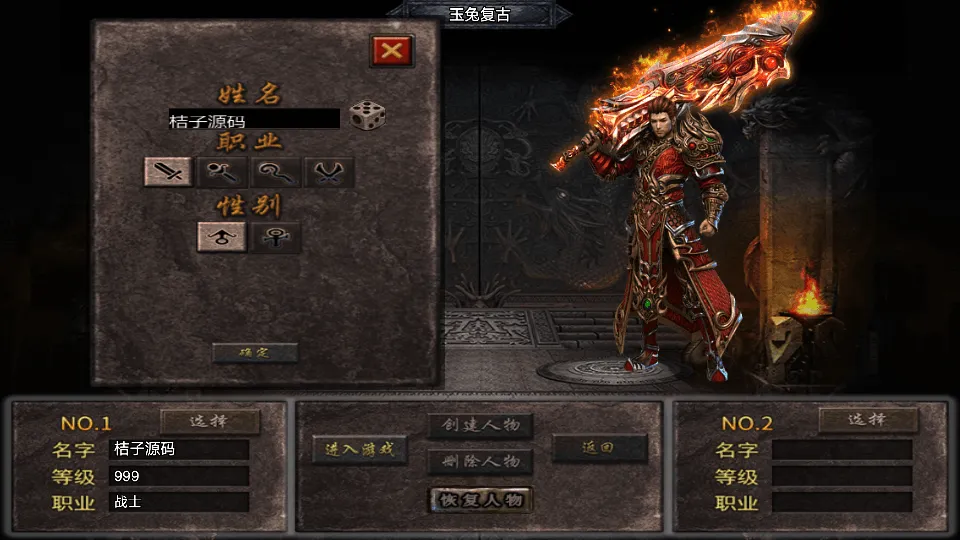This screenshot has width=960, height=540.
Task: Select the crossed-blades class icon
Action: point(328,172)
